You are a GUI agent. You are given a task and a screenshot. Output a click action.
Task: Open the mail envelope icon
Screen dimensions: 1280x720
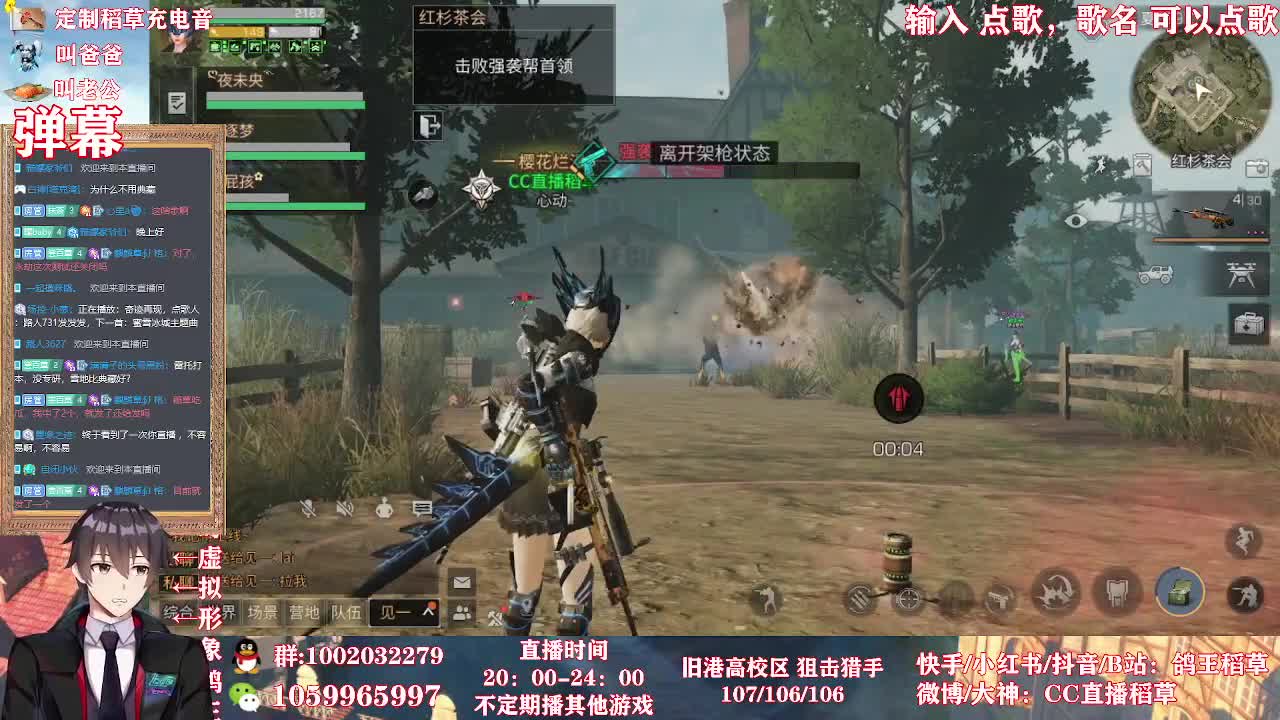click(461, 582)
